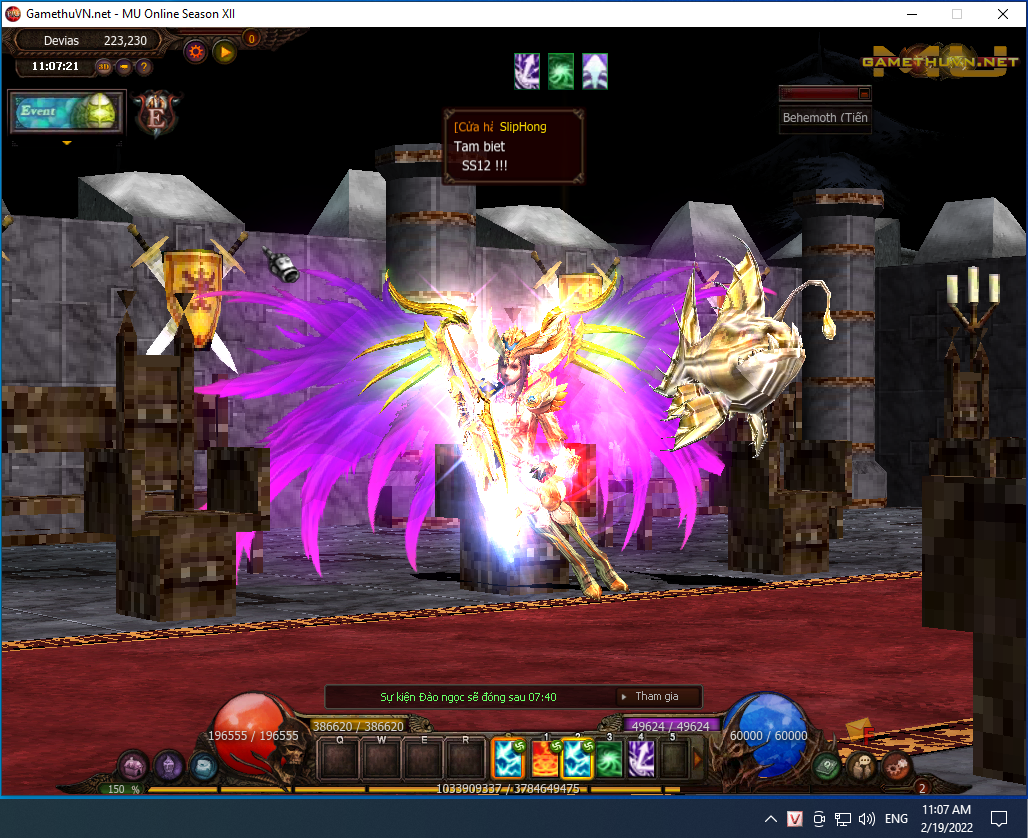Close the MU Online game window
Viewport: 1028px width, 838px height.
pos(1002,14)
